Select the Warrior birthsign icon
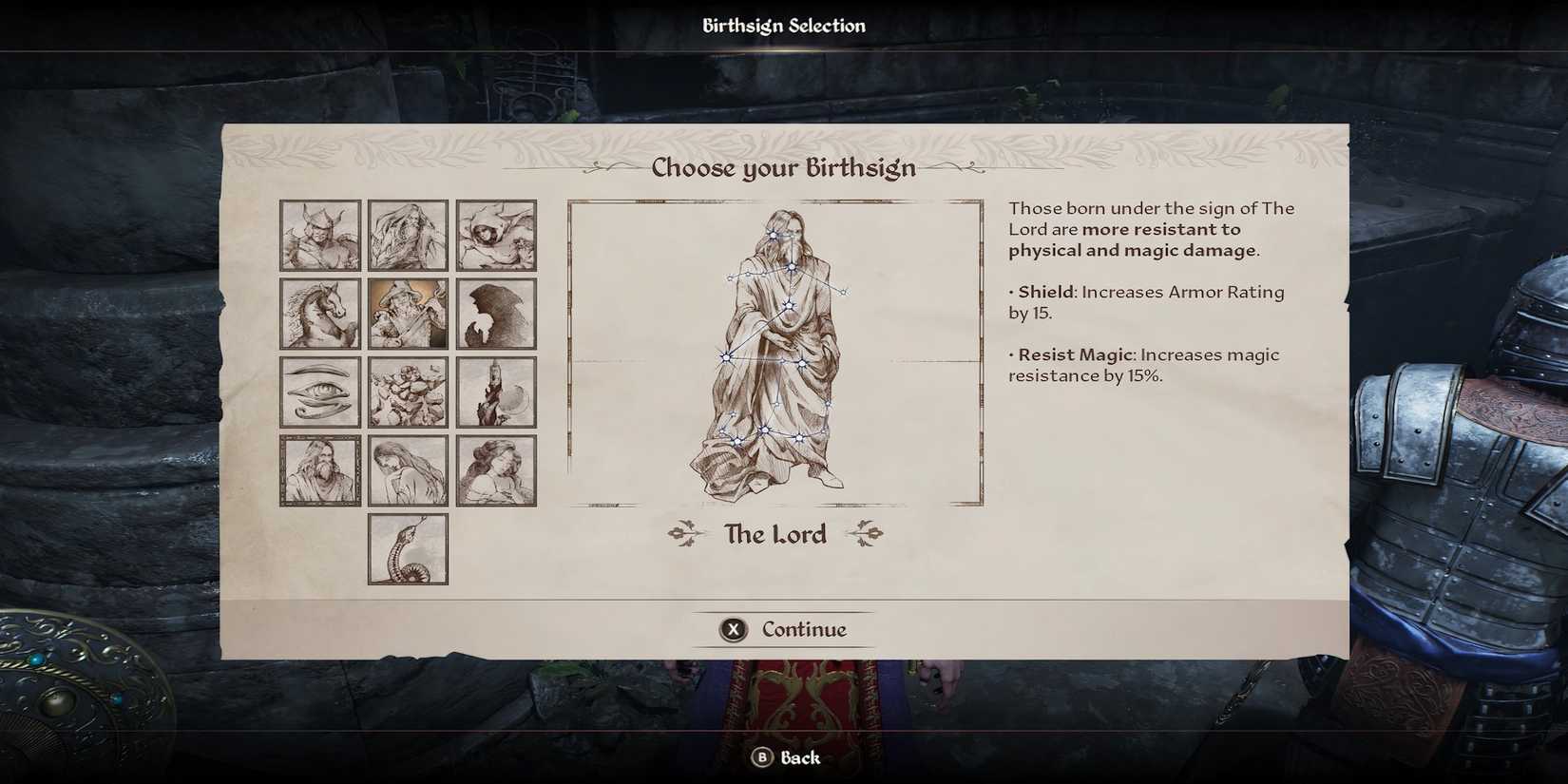 [x=319, y=236]
